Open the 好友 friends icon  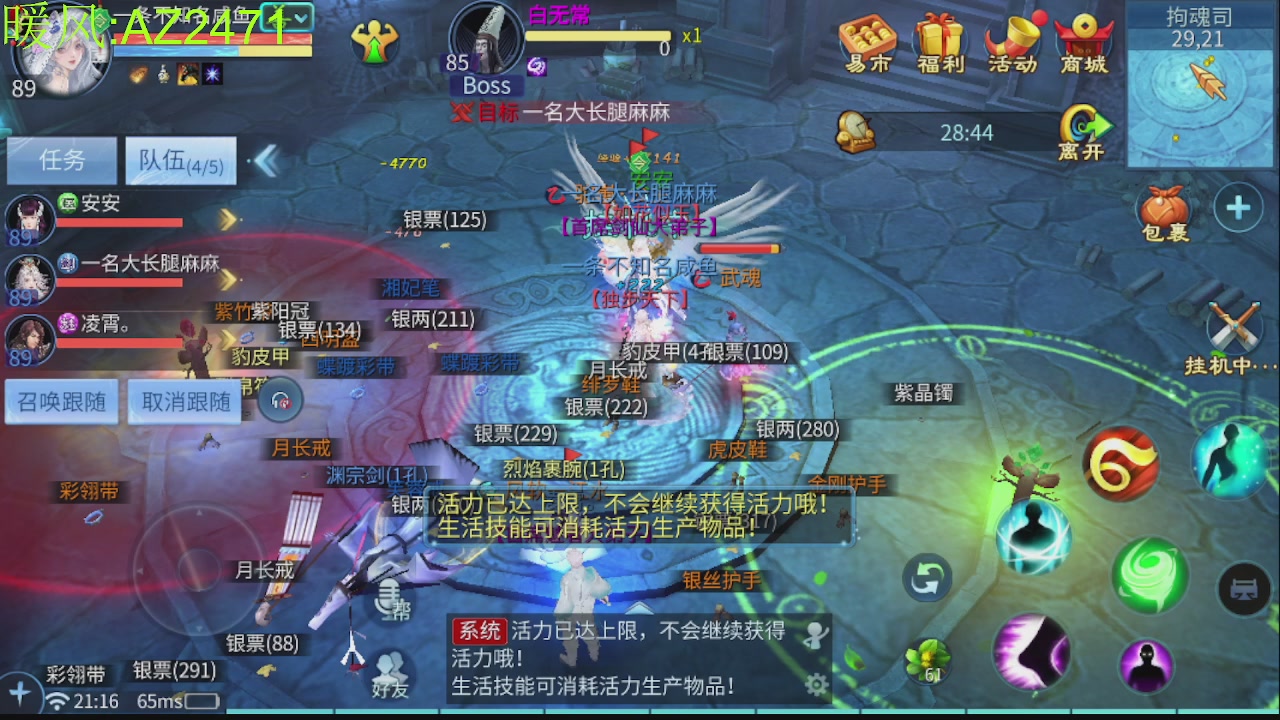pos(390,670)
